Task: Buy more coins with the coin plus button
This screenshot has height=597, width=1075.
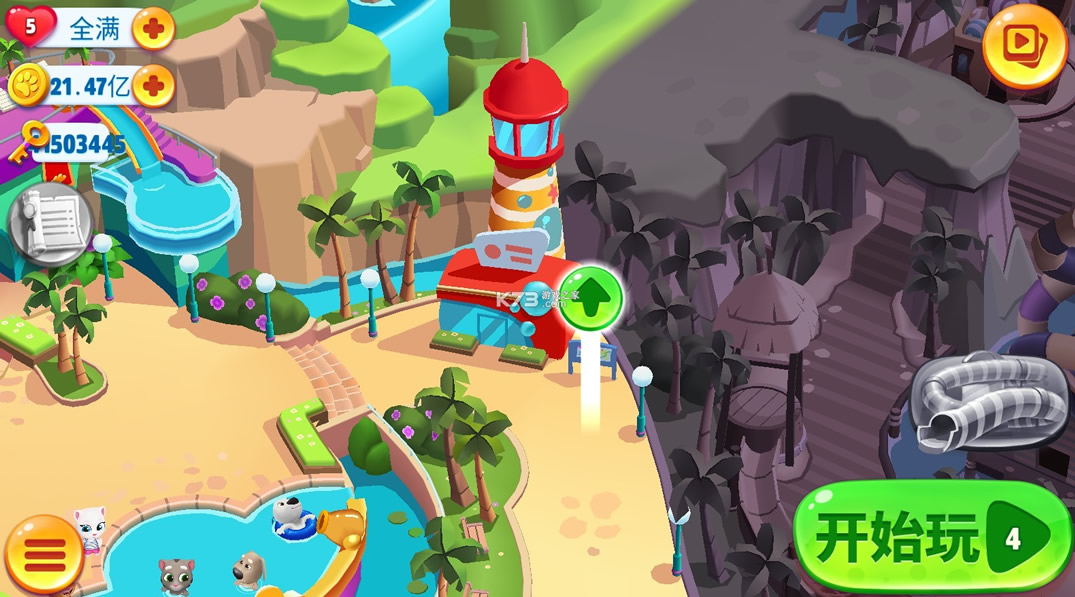Action: (153, 88)
